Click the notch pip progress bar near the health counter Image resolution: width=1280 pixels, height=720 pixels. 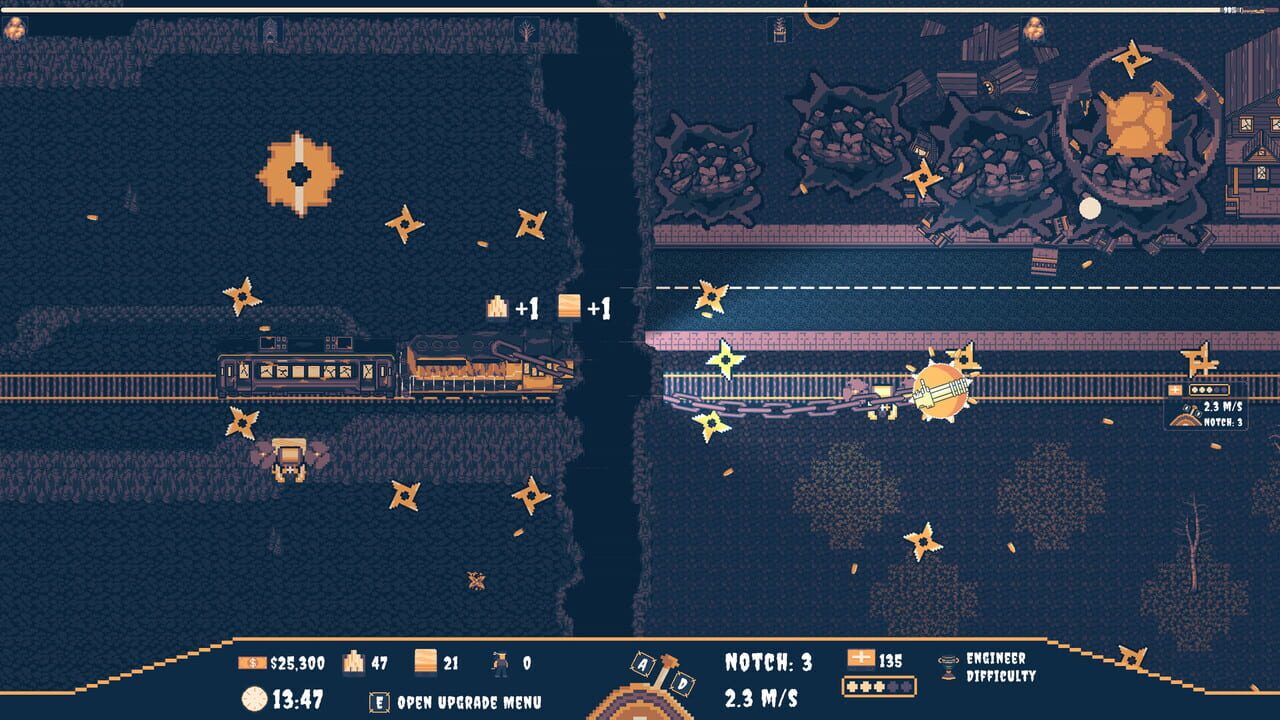(877, 688)
